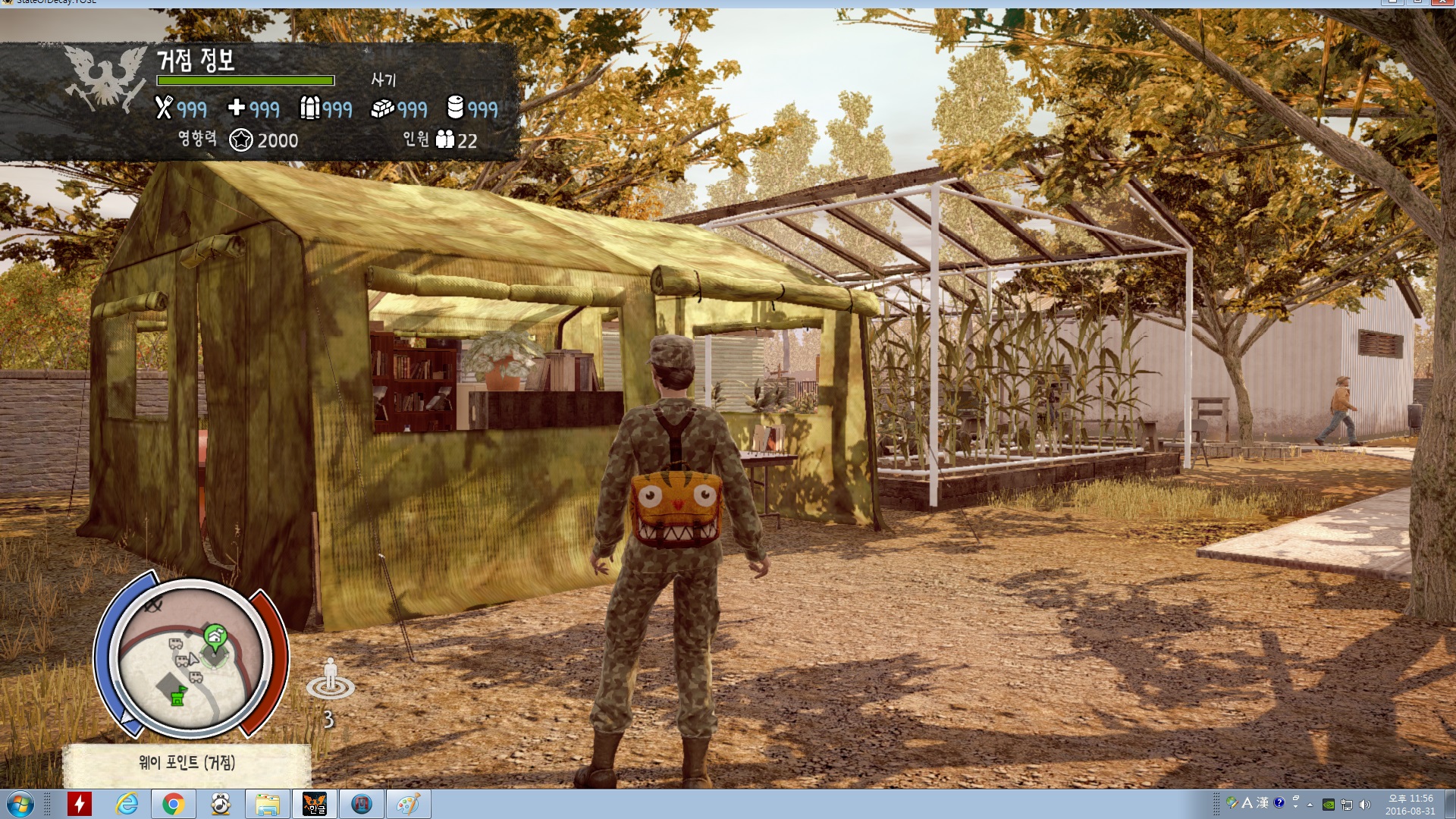Click the medicine cross icon
This screenshot has height=819, width=1456.
click(237, 108)
